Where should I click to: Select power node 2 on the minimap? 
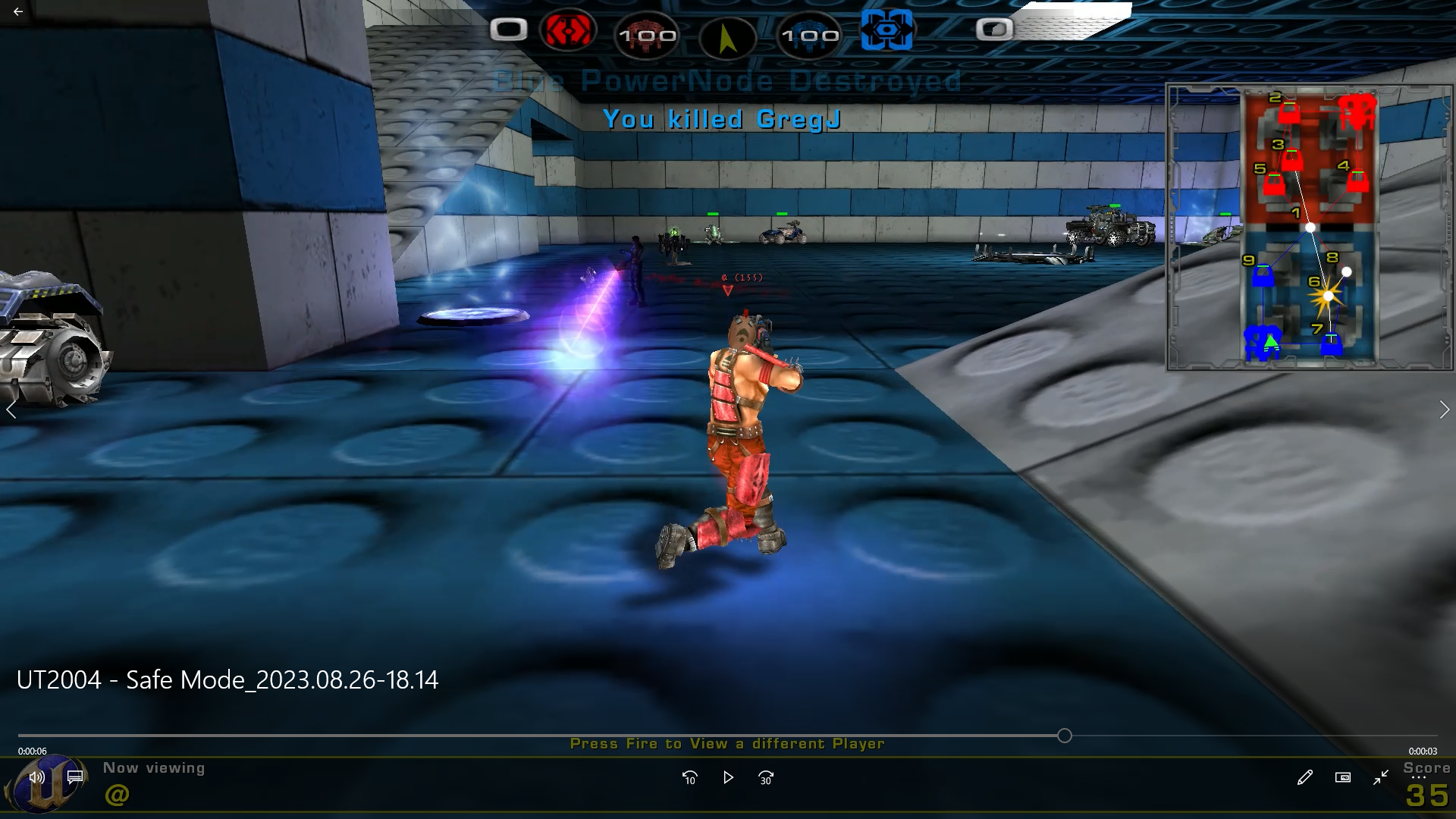click(x=1289, y=114)
